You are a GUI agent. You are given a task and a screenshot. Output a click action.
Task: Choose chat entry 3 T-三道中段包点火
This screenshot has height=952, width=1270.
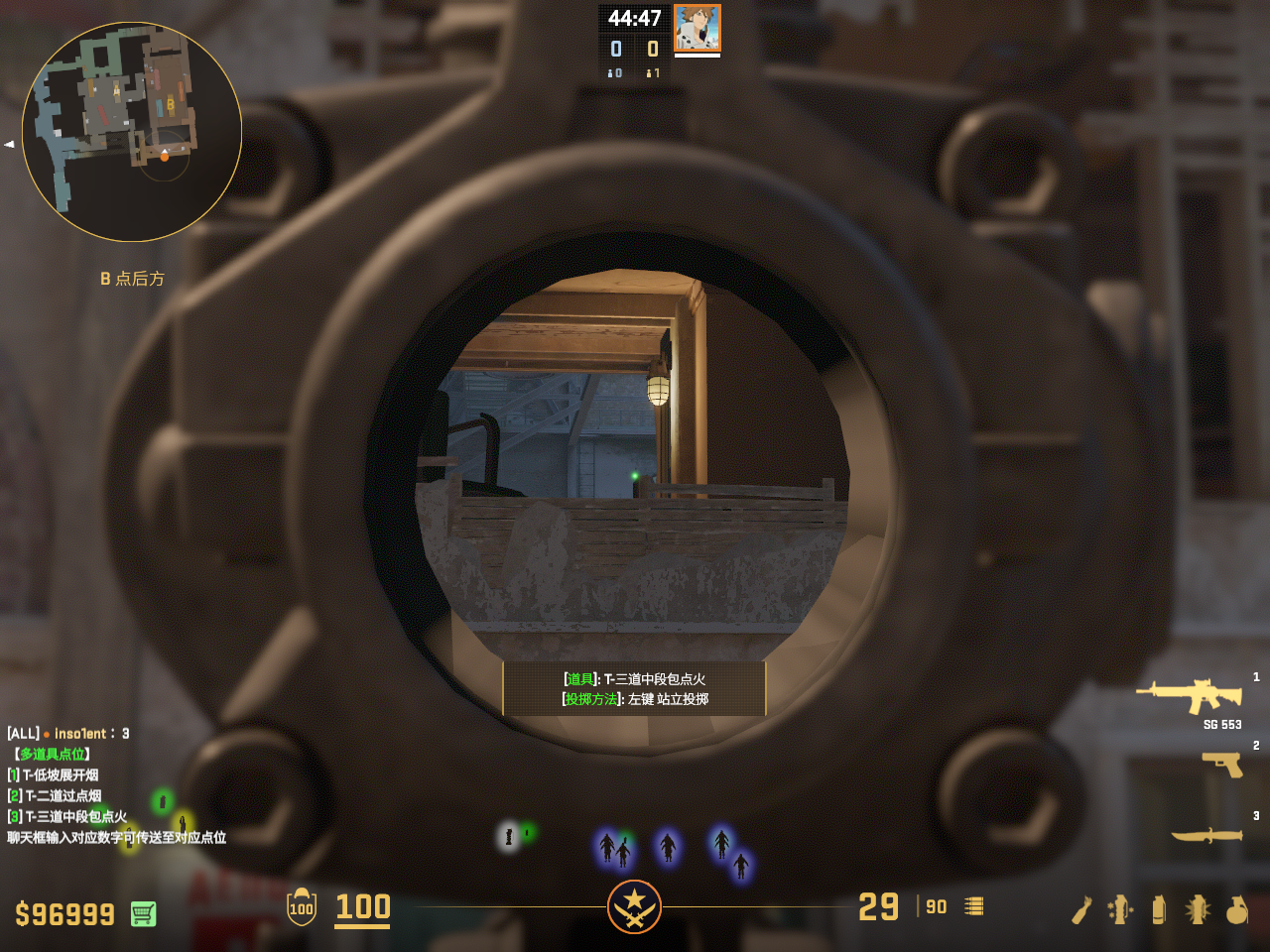67,816
